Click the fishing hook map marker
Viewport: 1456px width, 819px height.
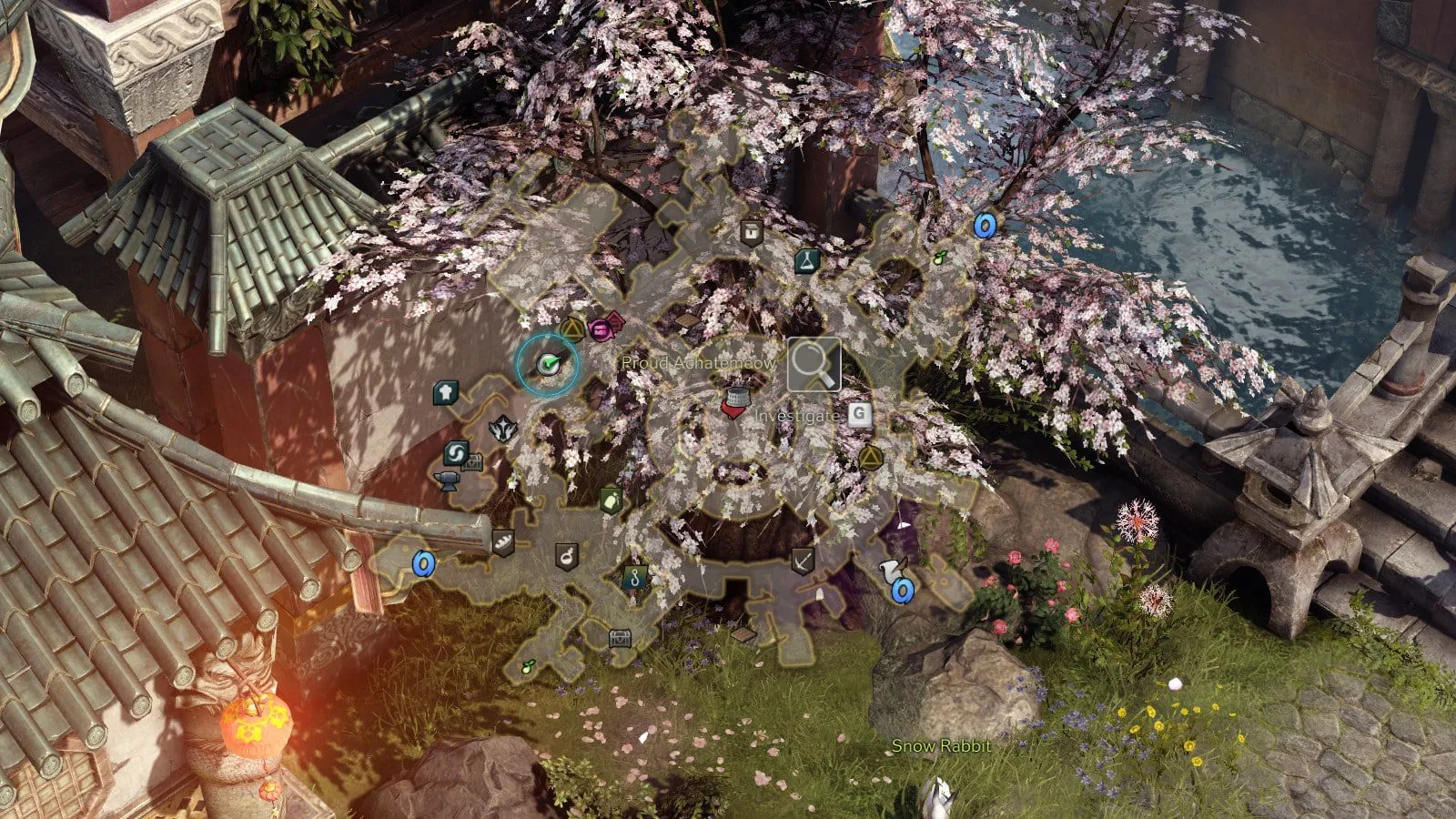point(634,575)
